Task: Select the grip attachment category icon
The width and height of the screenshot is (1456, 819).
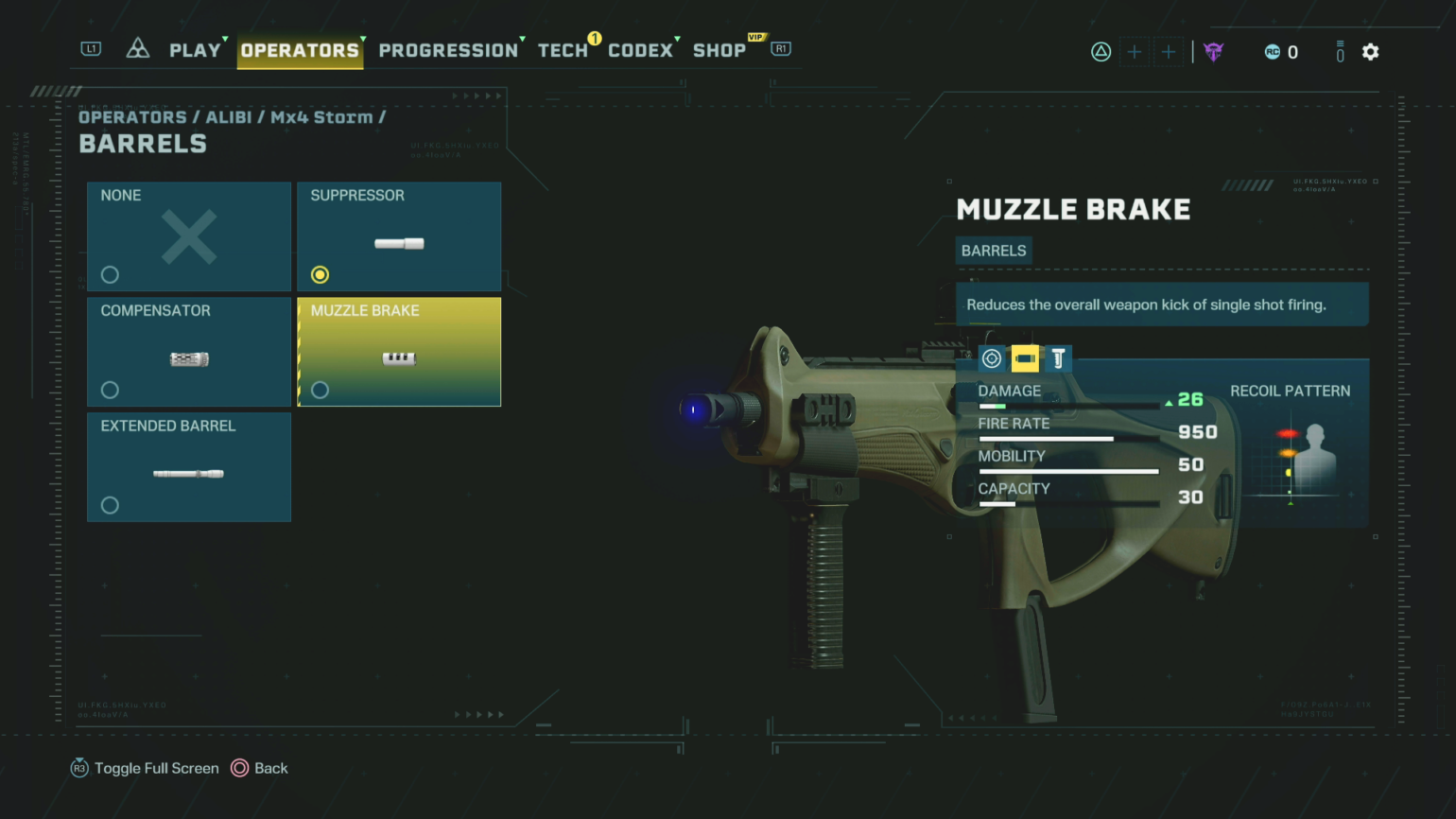Action: click(x=1058, y=358)
